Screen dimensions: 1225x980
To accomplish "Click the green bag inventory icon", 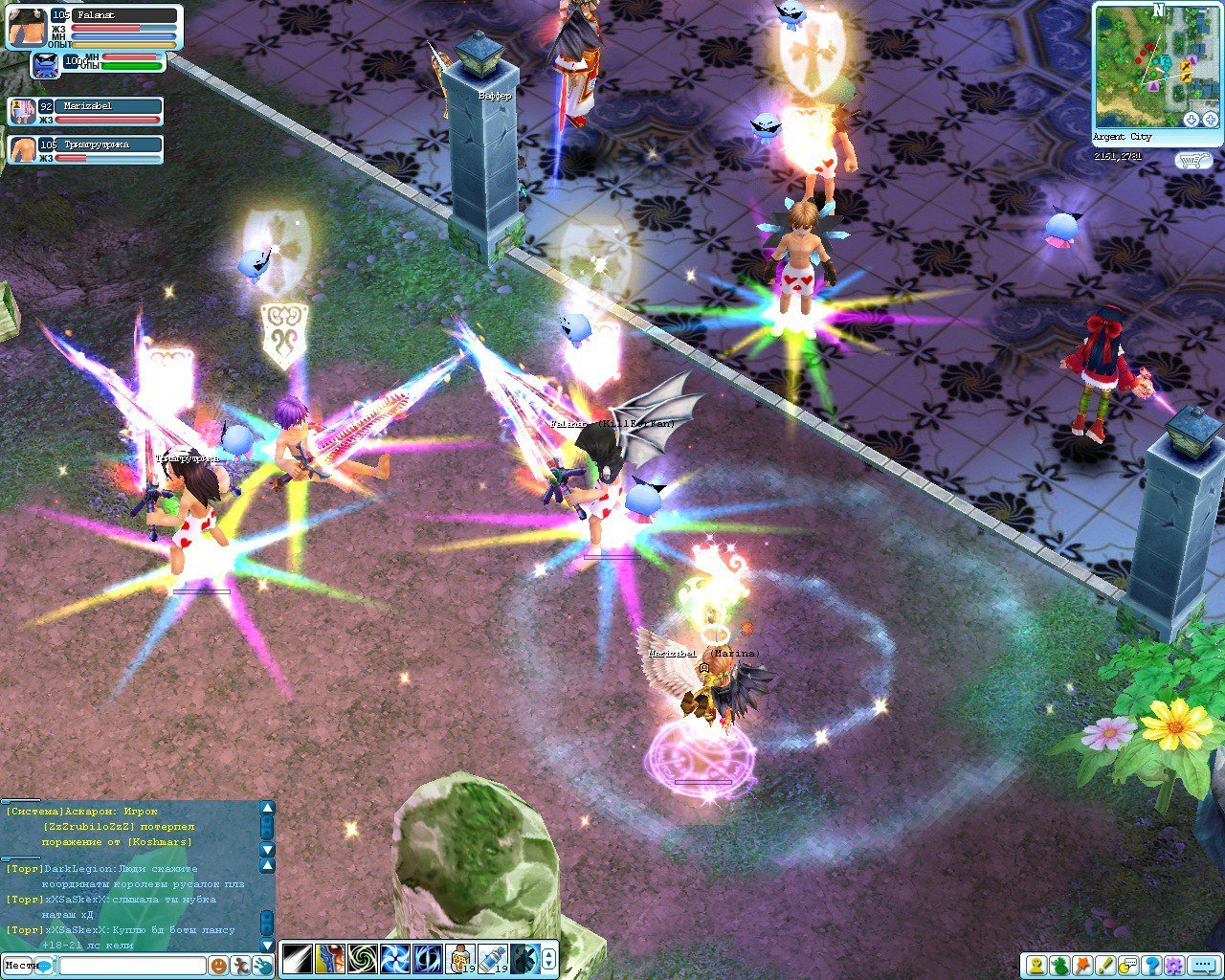I will click(1058, 965).
